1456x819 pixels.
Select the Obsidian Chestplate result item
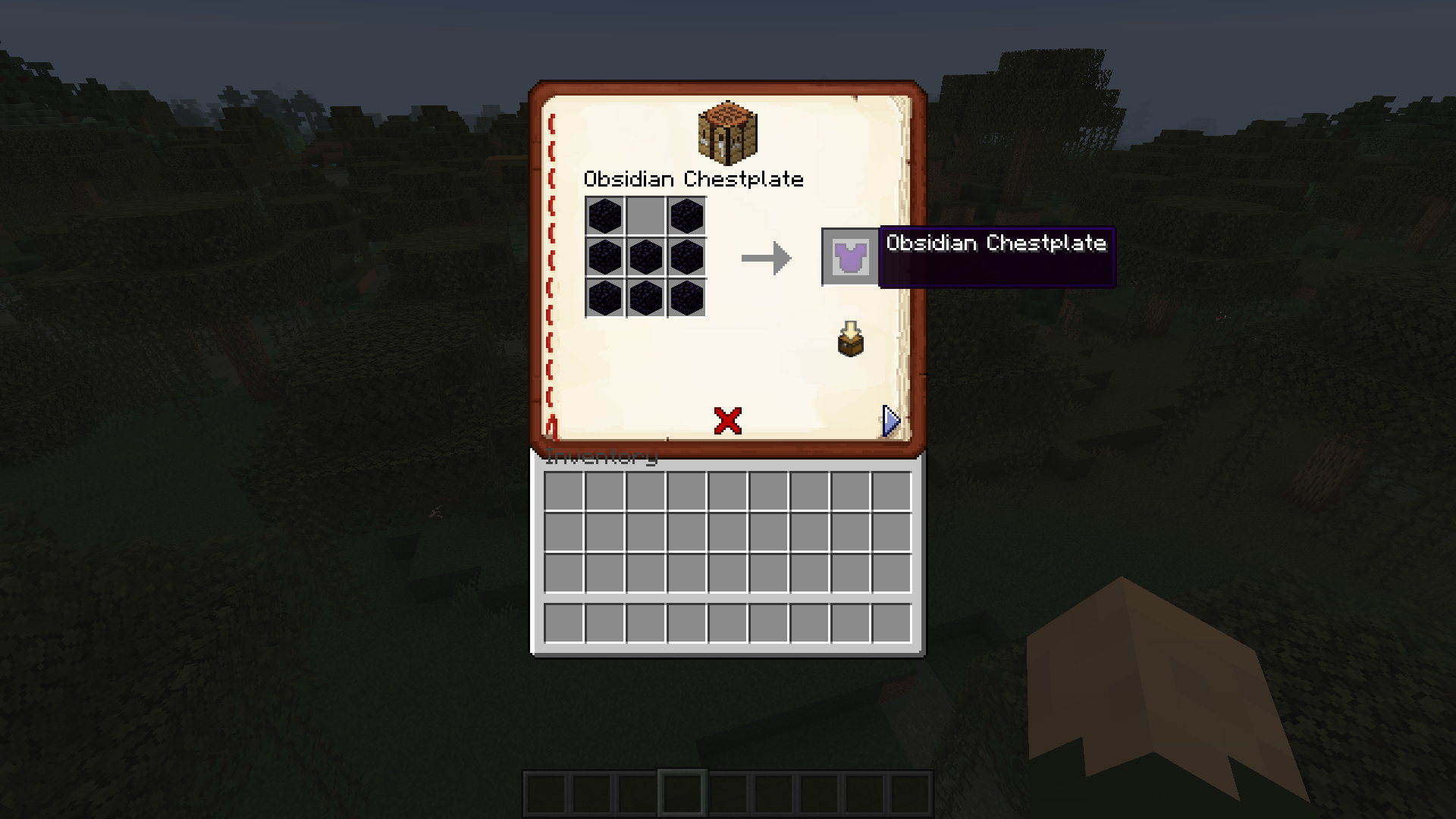[x=849, y=256]
